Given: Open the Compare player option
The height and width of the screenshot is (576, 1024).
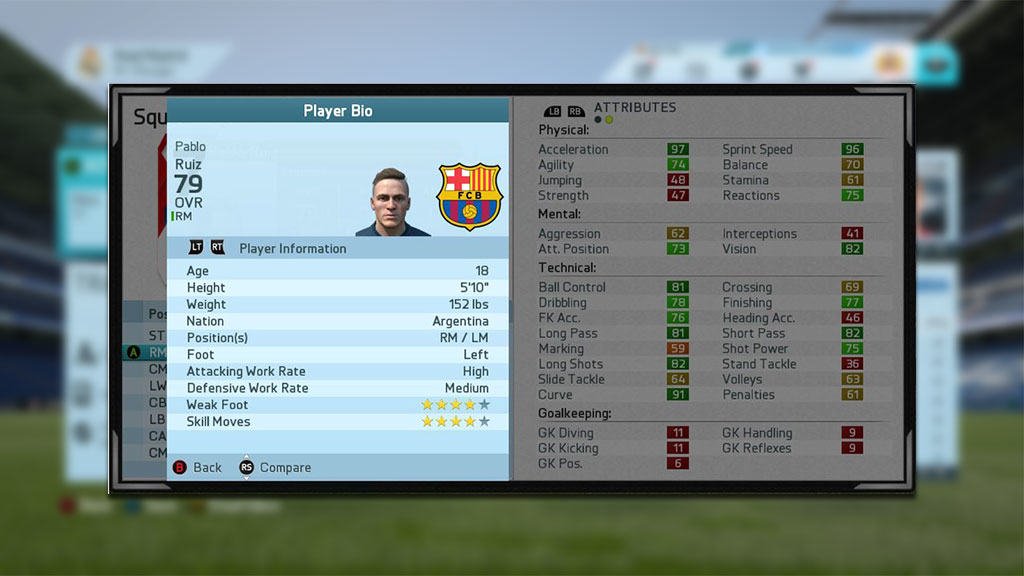Looking at the screenshot, I should pos(275,467).
